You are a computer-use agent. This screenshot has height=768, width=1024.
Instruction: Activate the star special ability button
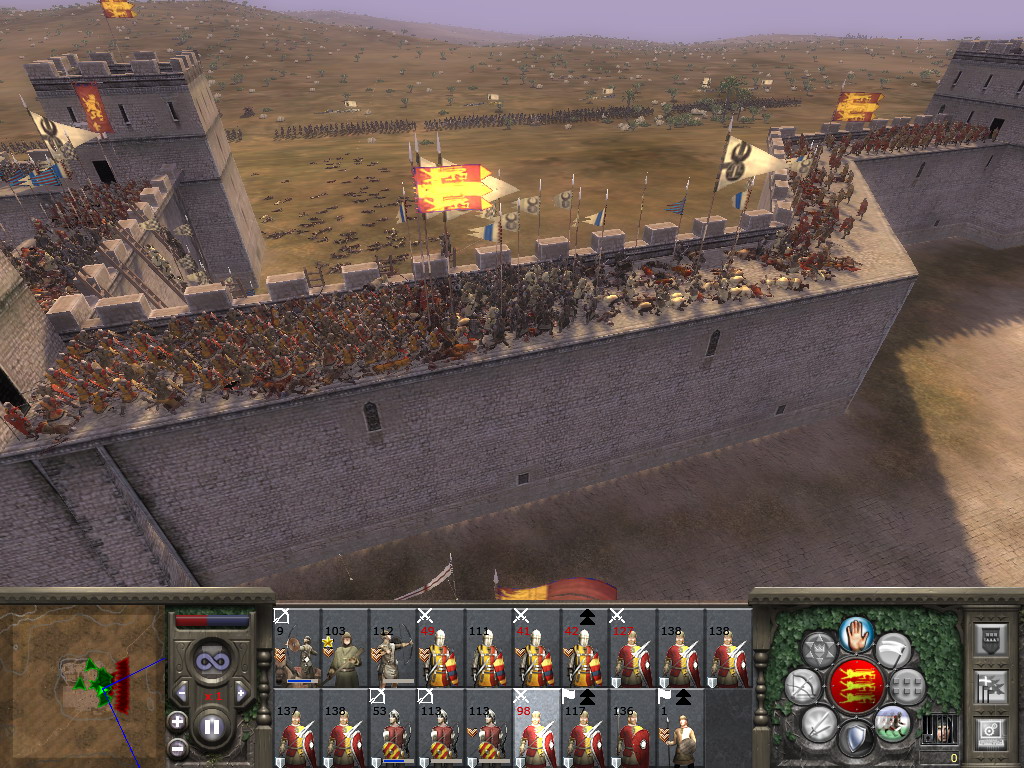(820, 650)
